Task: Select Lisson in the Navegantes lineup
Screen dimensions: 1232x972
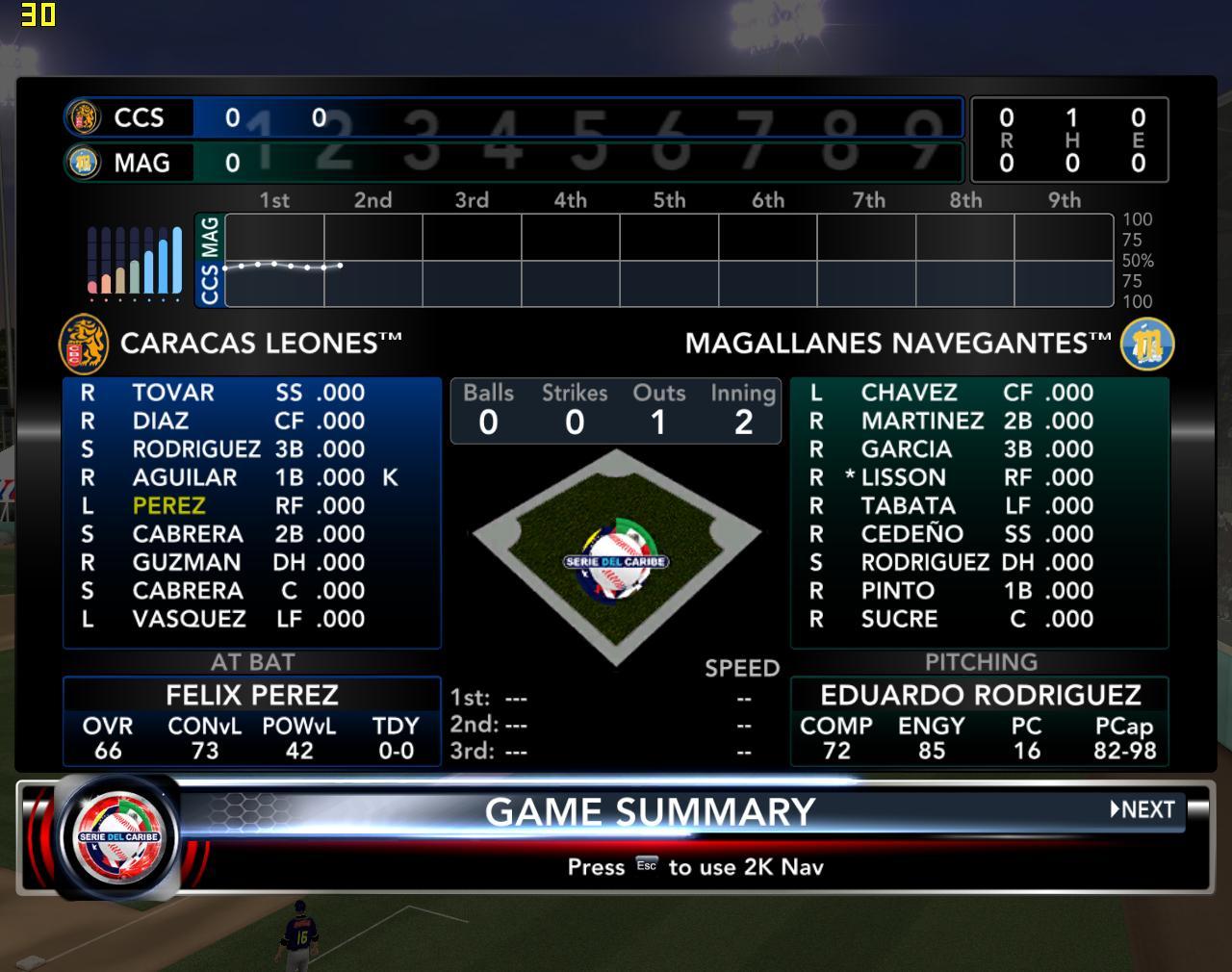Action: pos(903,477)
